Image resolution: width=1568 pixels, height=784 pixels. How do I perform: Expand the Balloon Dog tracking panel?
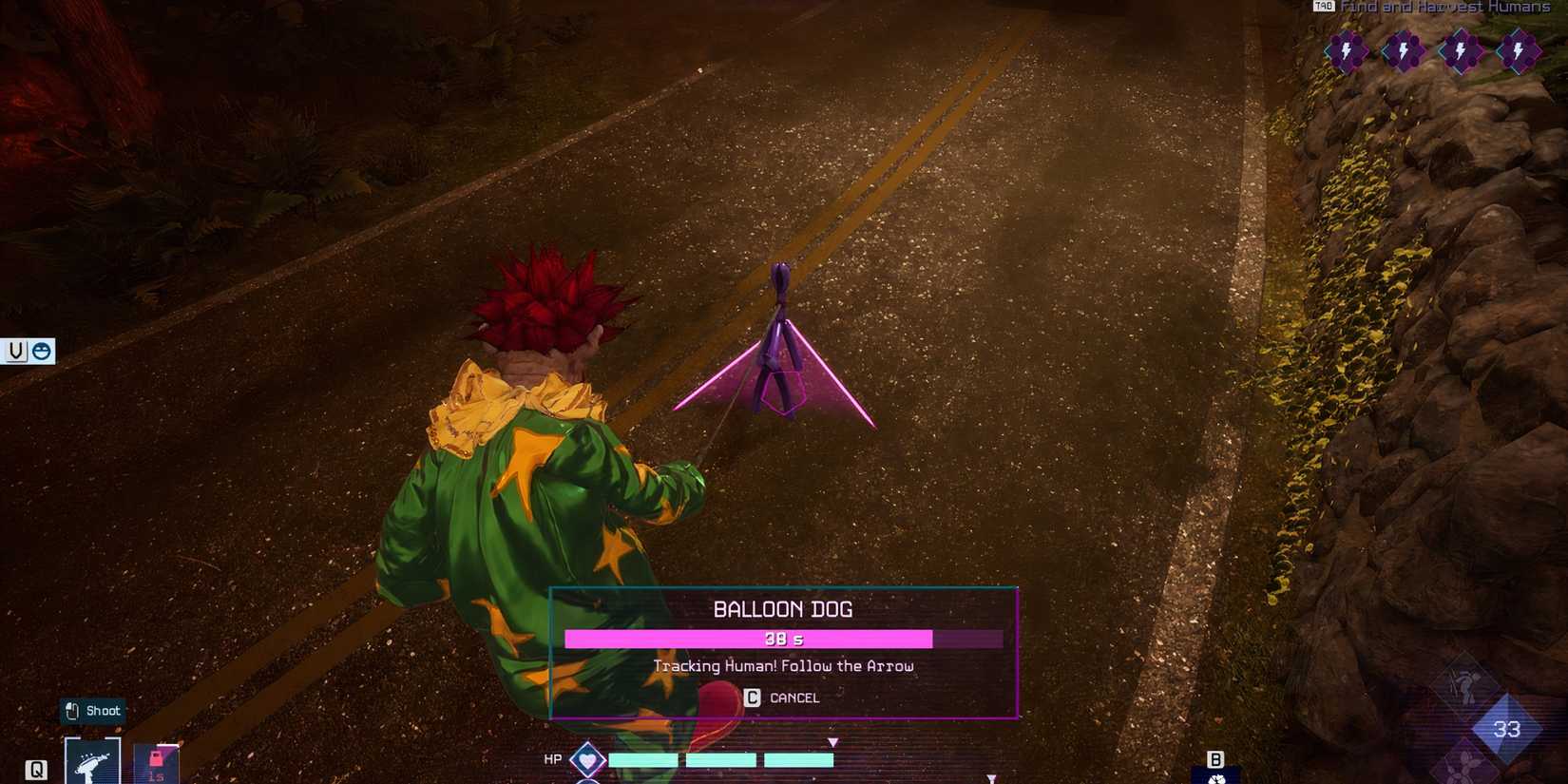[783, 653]
